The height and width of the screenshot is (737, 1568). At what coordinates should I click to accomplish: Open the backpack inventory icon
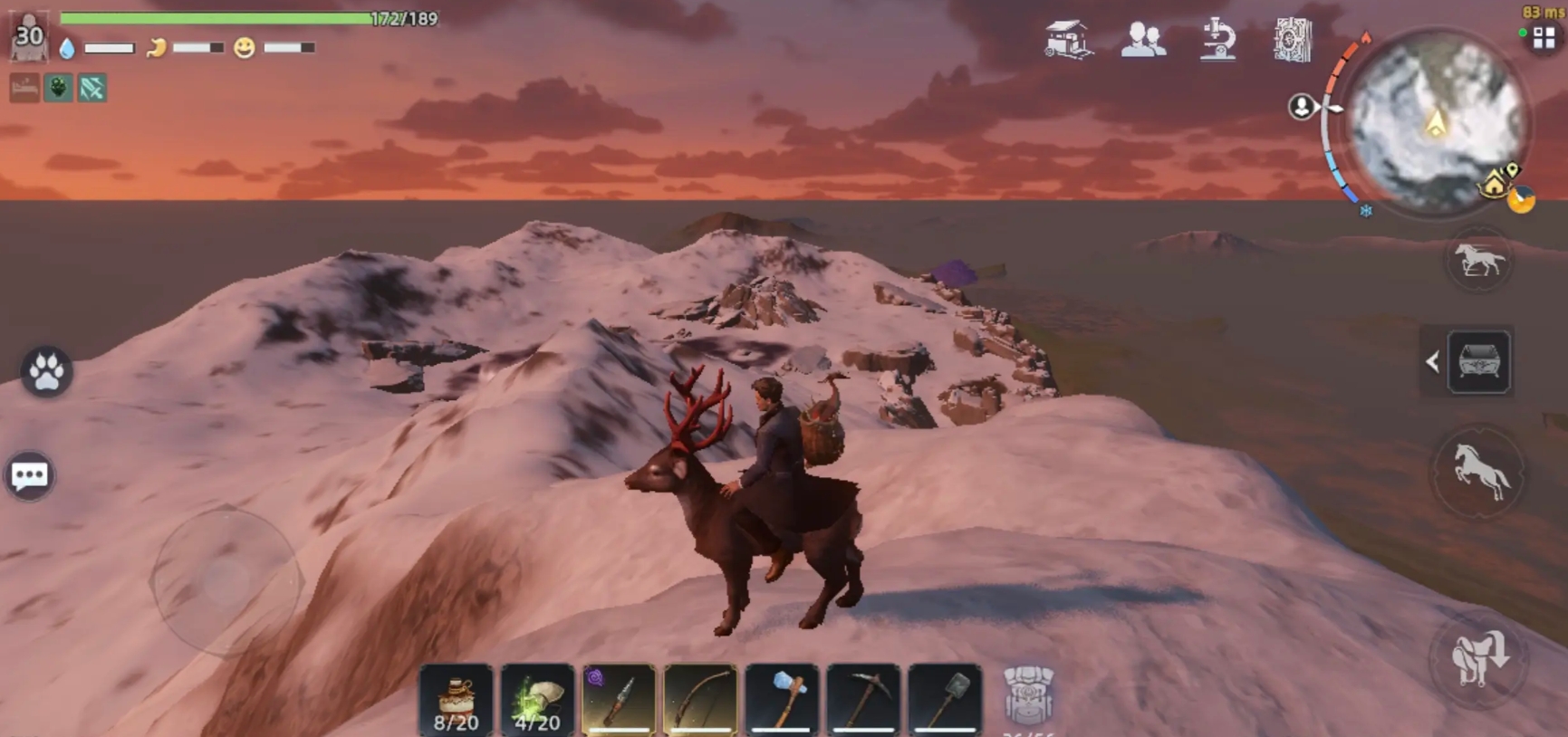point(1028,695)
